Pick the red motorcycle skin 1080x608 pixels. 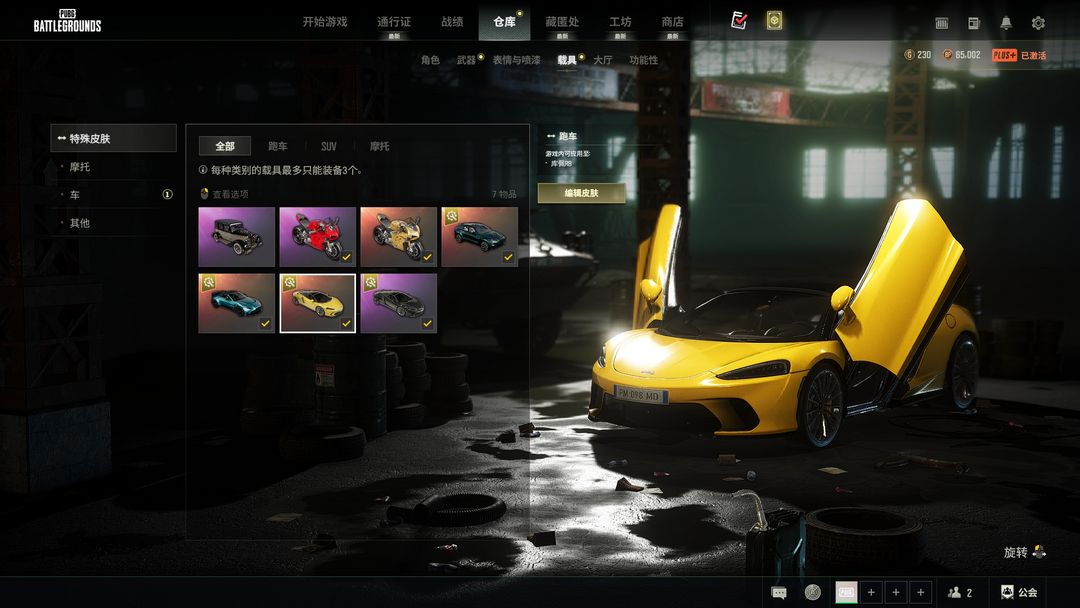tap(317, 237)
